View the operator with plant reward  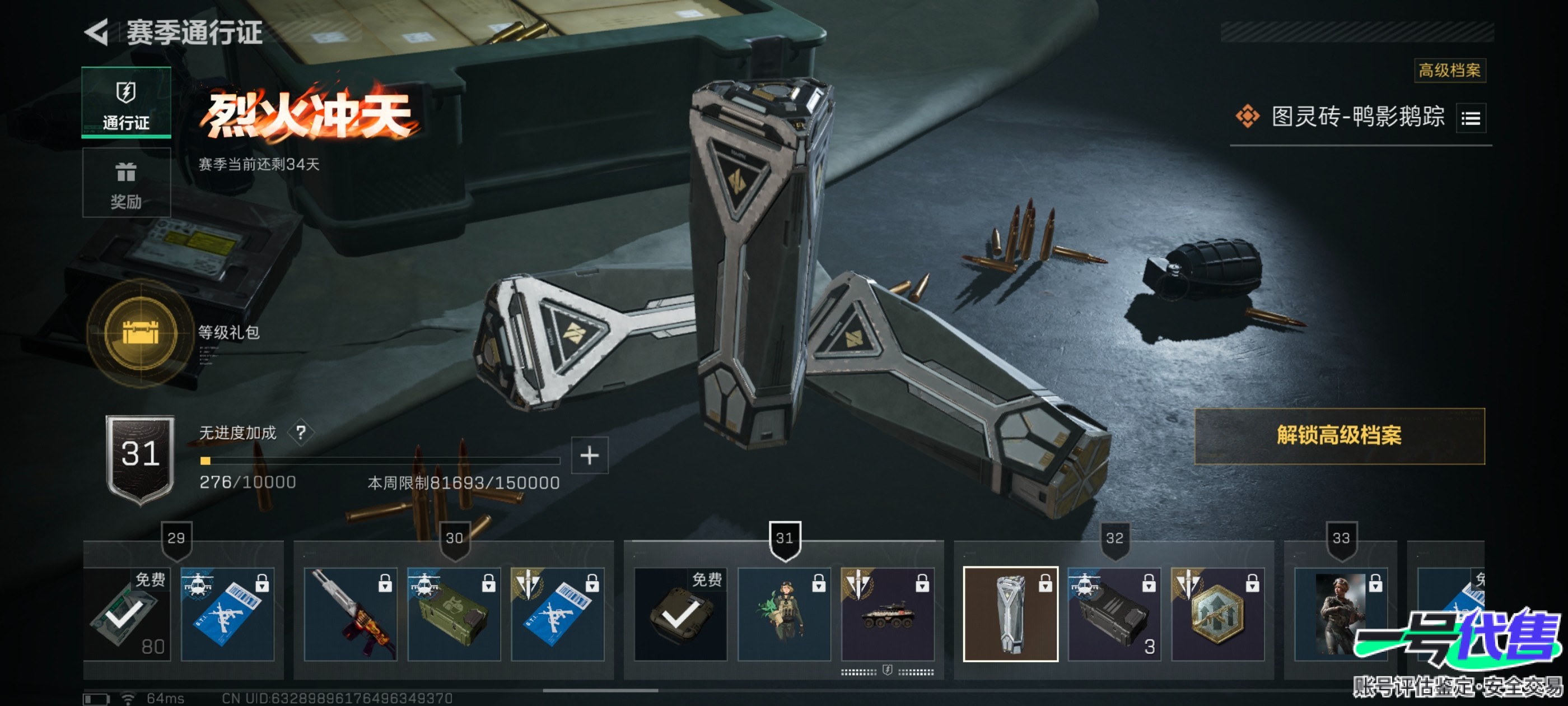pyautogui.click(x=784, y=614)
